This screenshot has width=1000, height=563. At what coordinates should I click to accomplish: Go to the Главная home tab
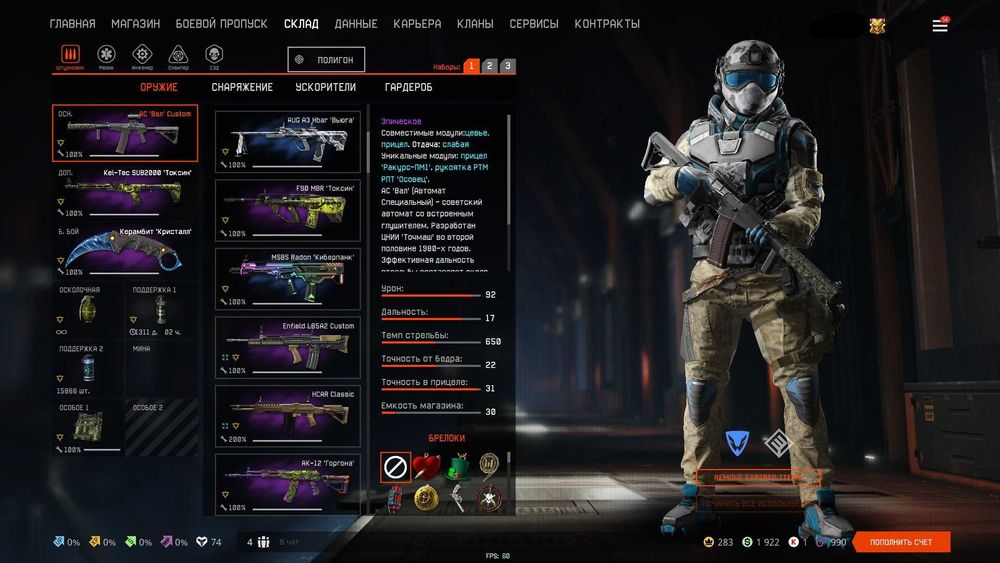[73, 24]
